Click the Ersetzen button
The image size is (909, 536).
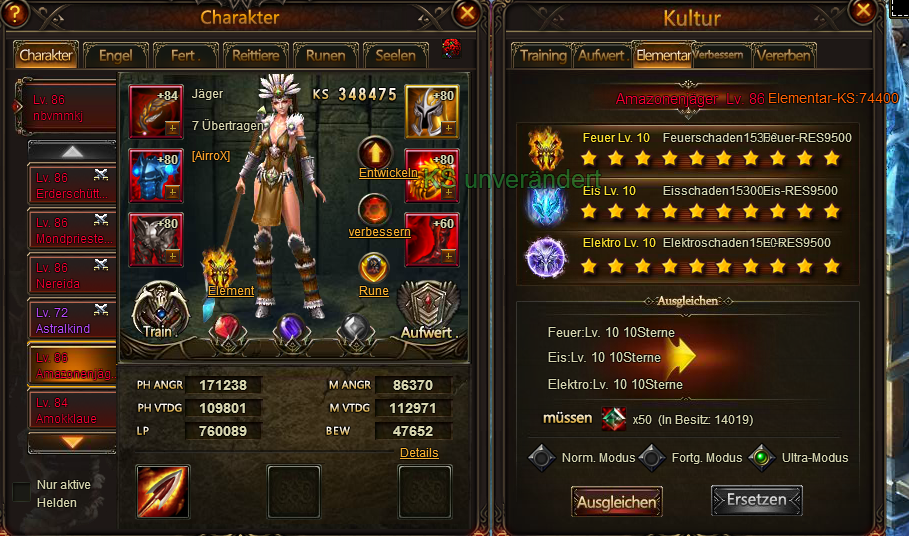756,499
